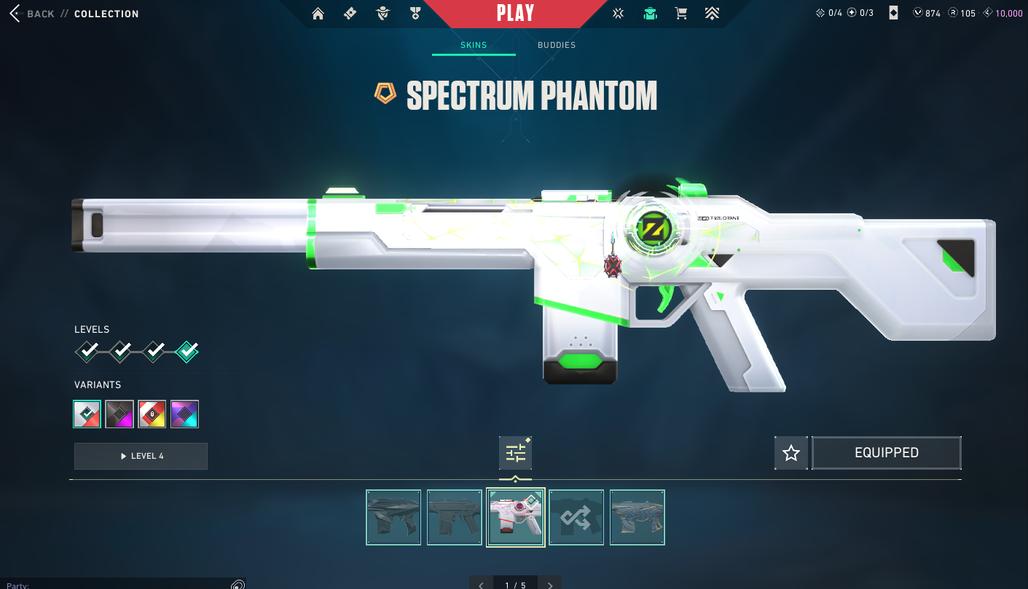Viewport: 1028px width, 589px height.
Task: Select the highlighted fourth level diamond
Action: click(x=186, y=351)
